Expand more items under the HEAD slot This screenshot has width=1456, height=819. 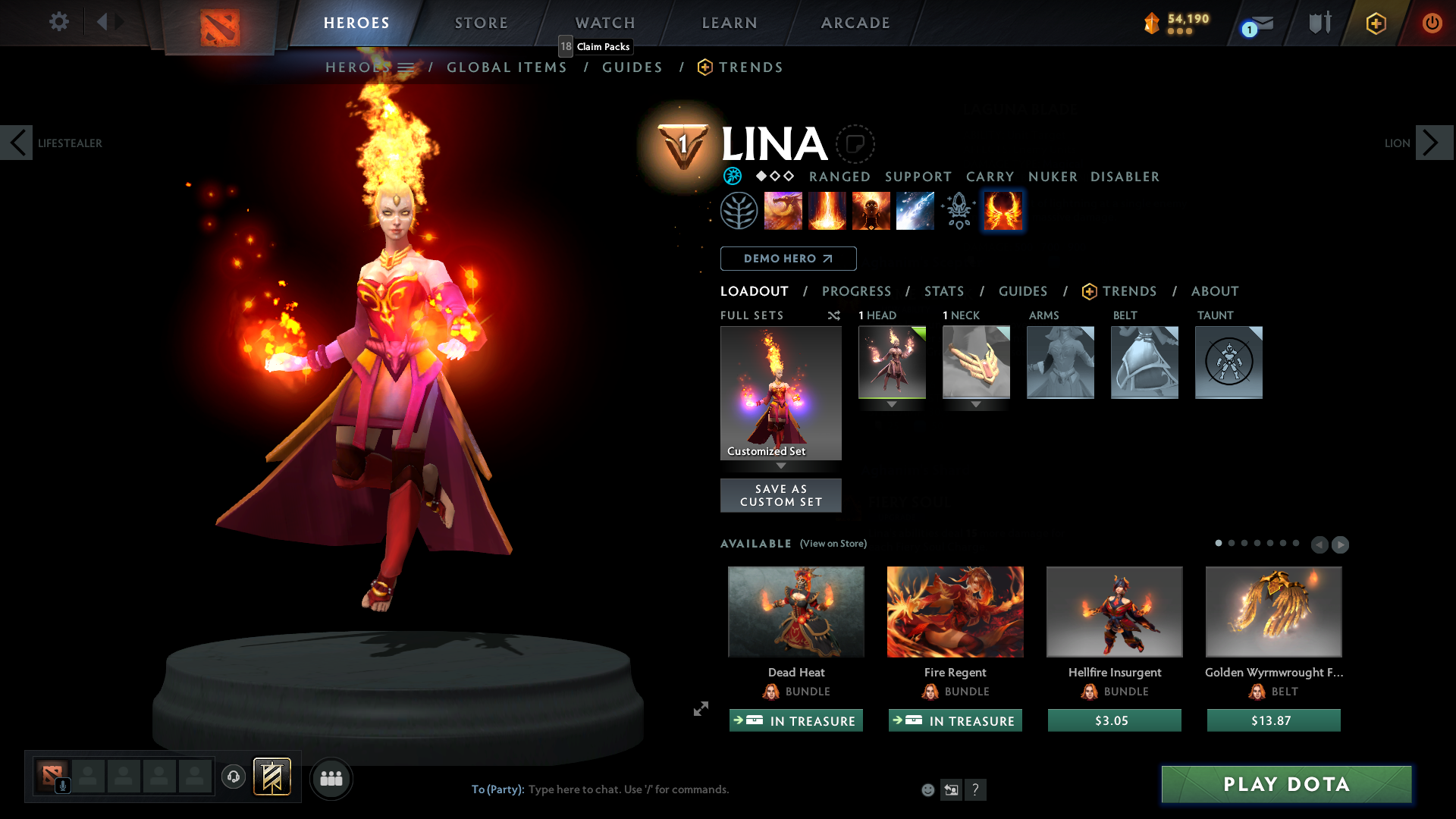tap(892, 404)
